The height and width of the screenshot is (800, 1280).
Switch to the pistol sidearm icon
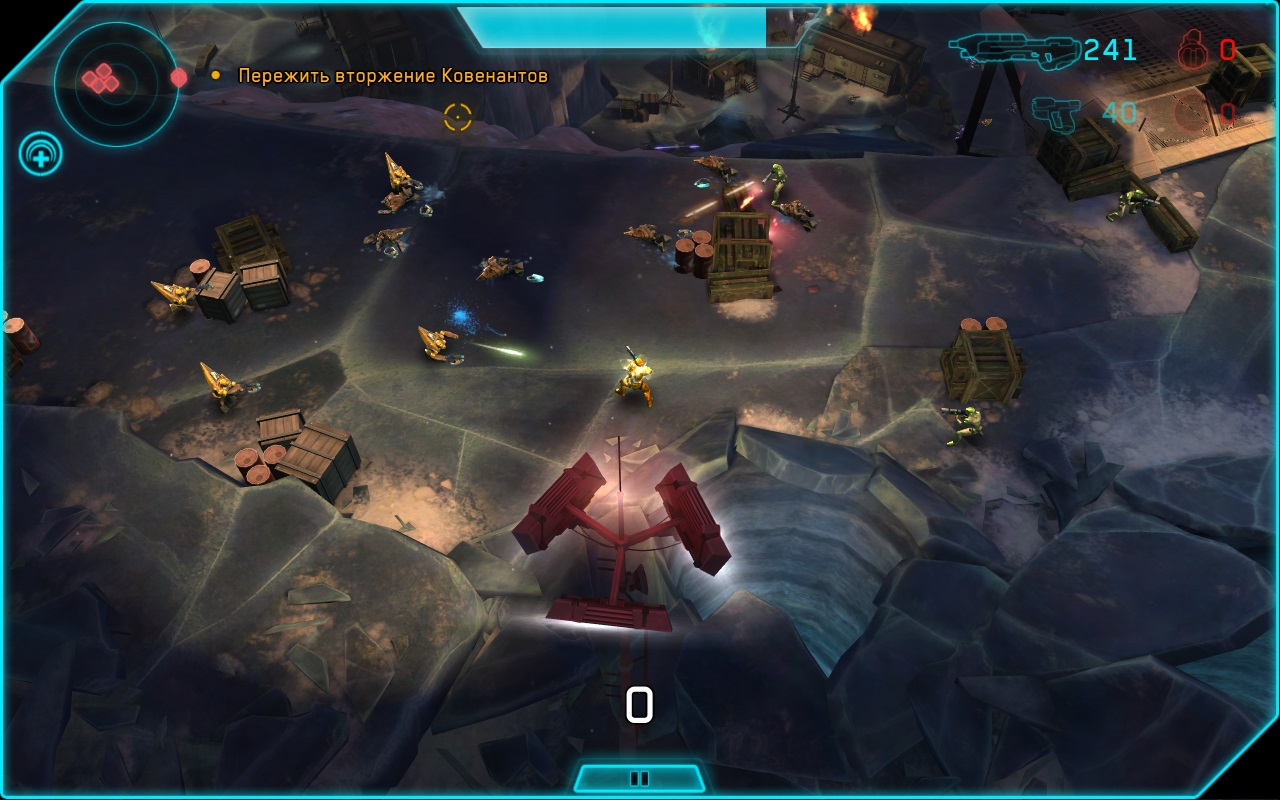click(1056, 113)
